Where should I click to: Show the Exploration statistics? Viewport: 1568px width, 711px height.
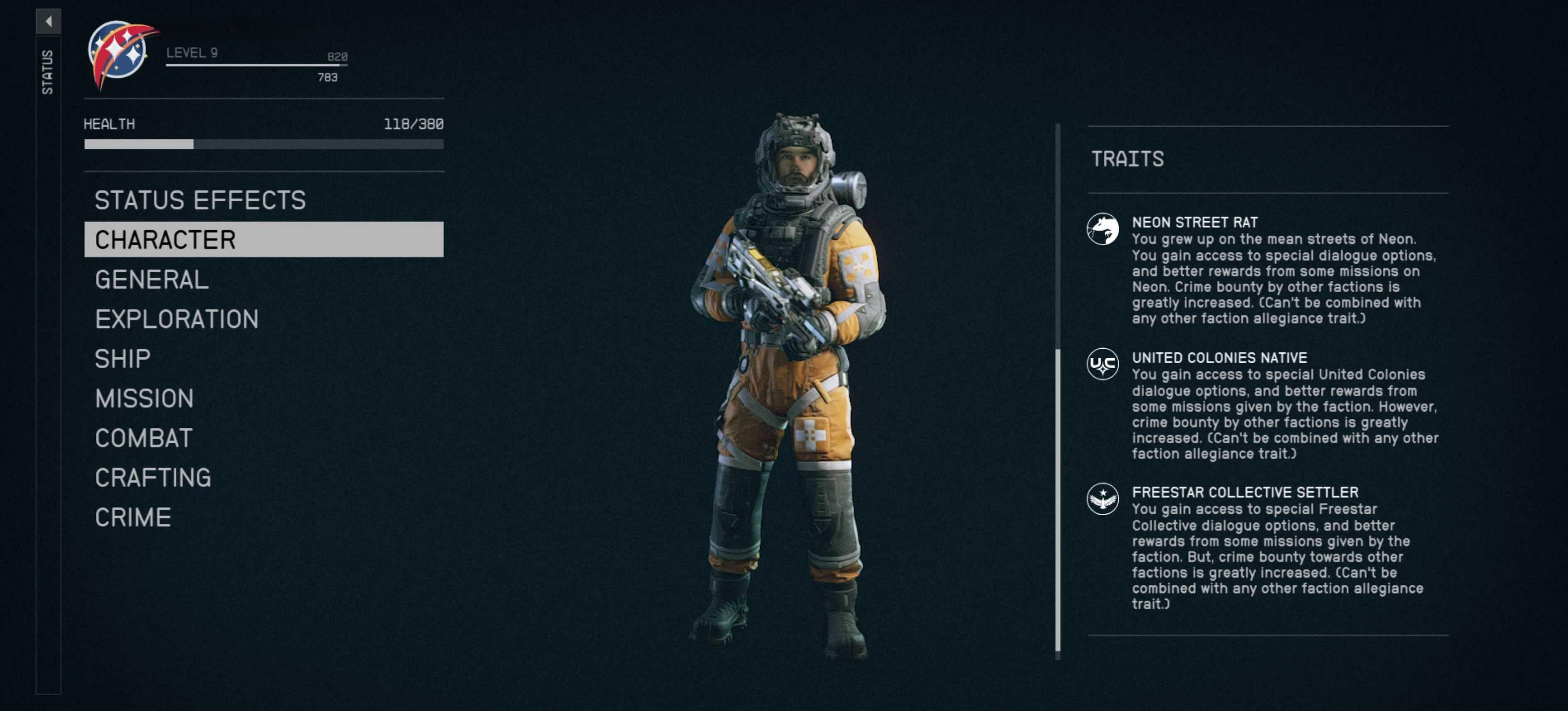[176, 319]
